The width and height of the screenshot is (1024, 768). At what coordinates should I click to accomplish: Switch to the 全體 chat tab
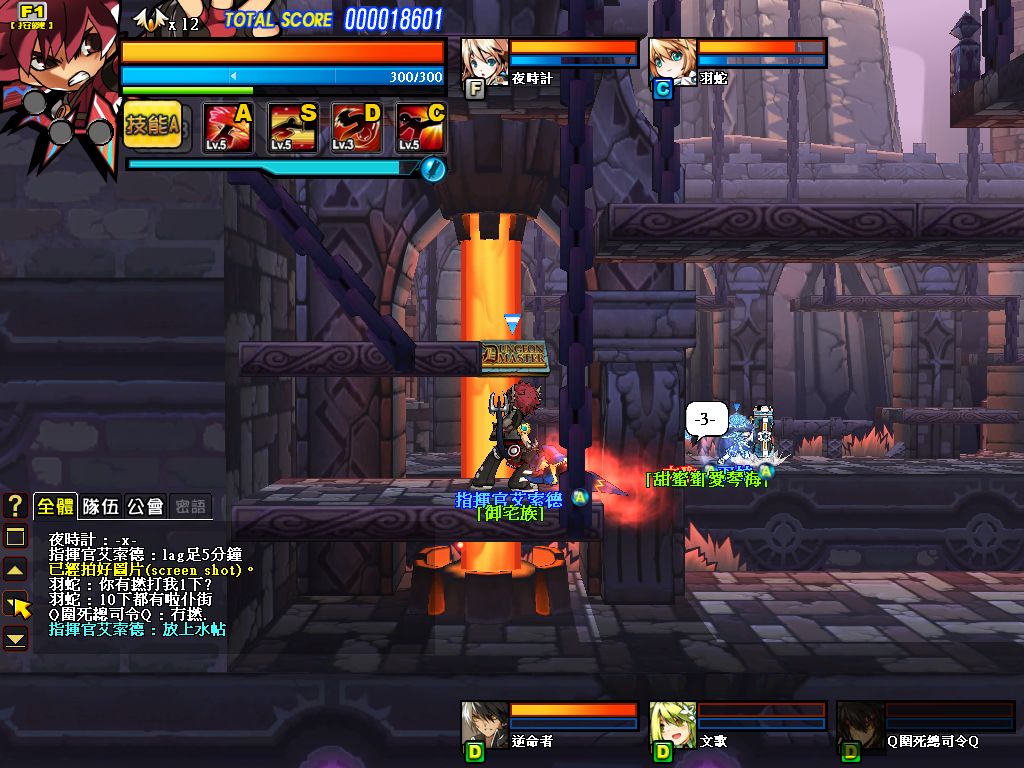coord(56,506)
